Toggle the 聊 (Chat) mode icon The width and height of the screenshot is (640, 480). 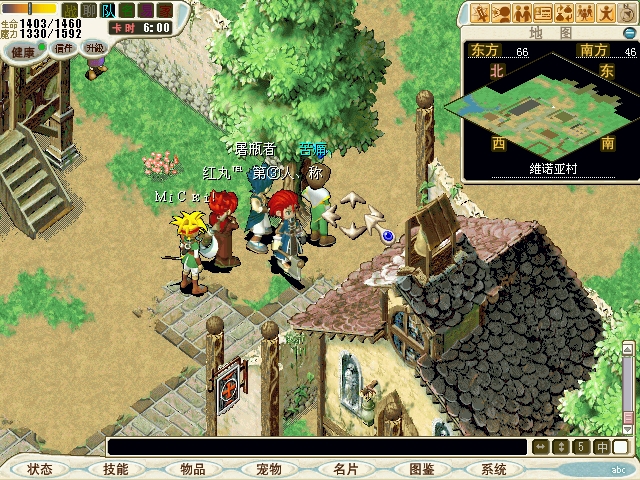[87, 10]
